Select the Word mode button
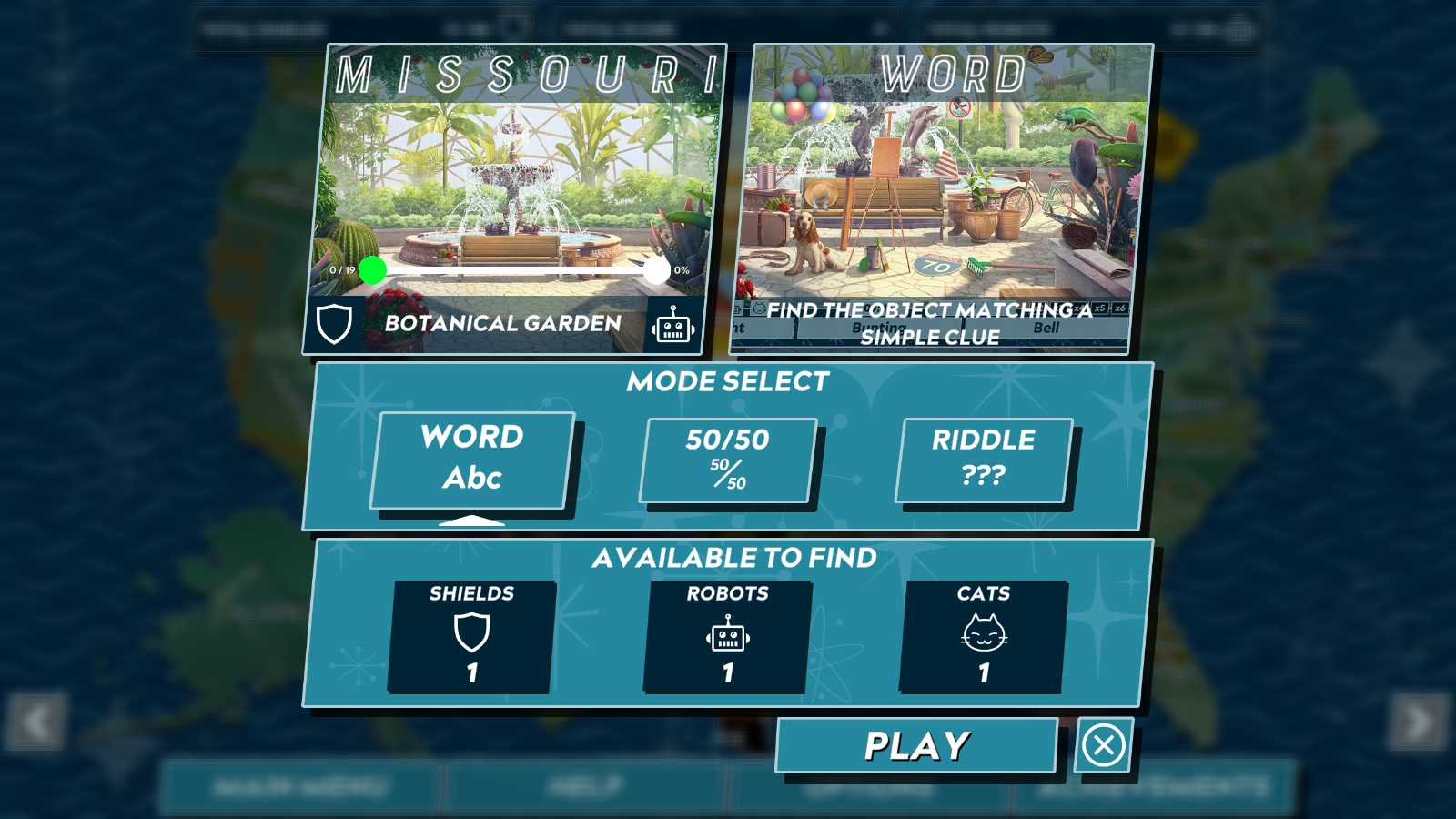 click(472, 460)
